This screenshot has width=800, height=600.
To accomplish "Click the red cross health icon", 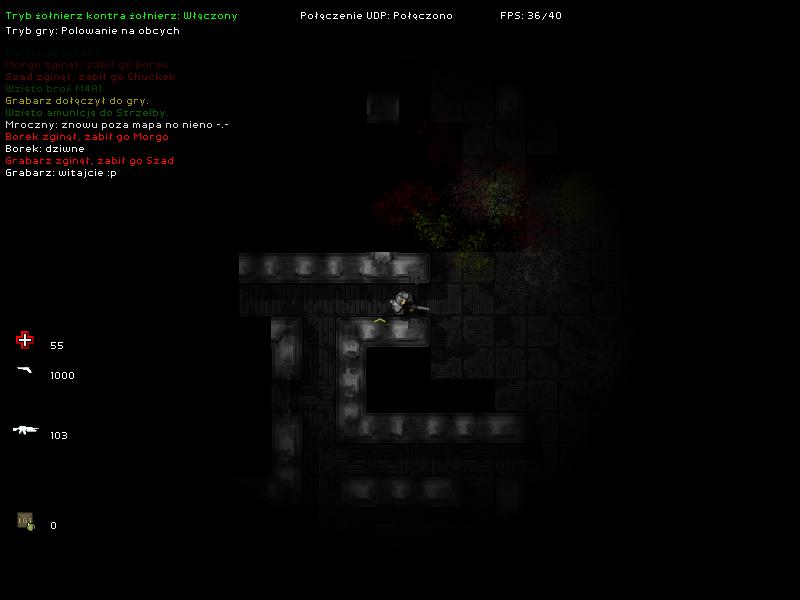I will [x=25, y=341].
